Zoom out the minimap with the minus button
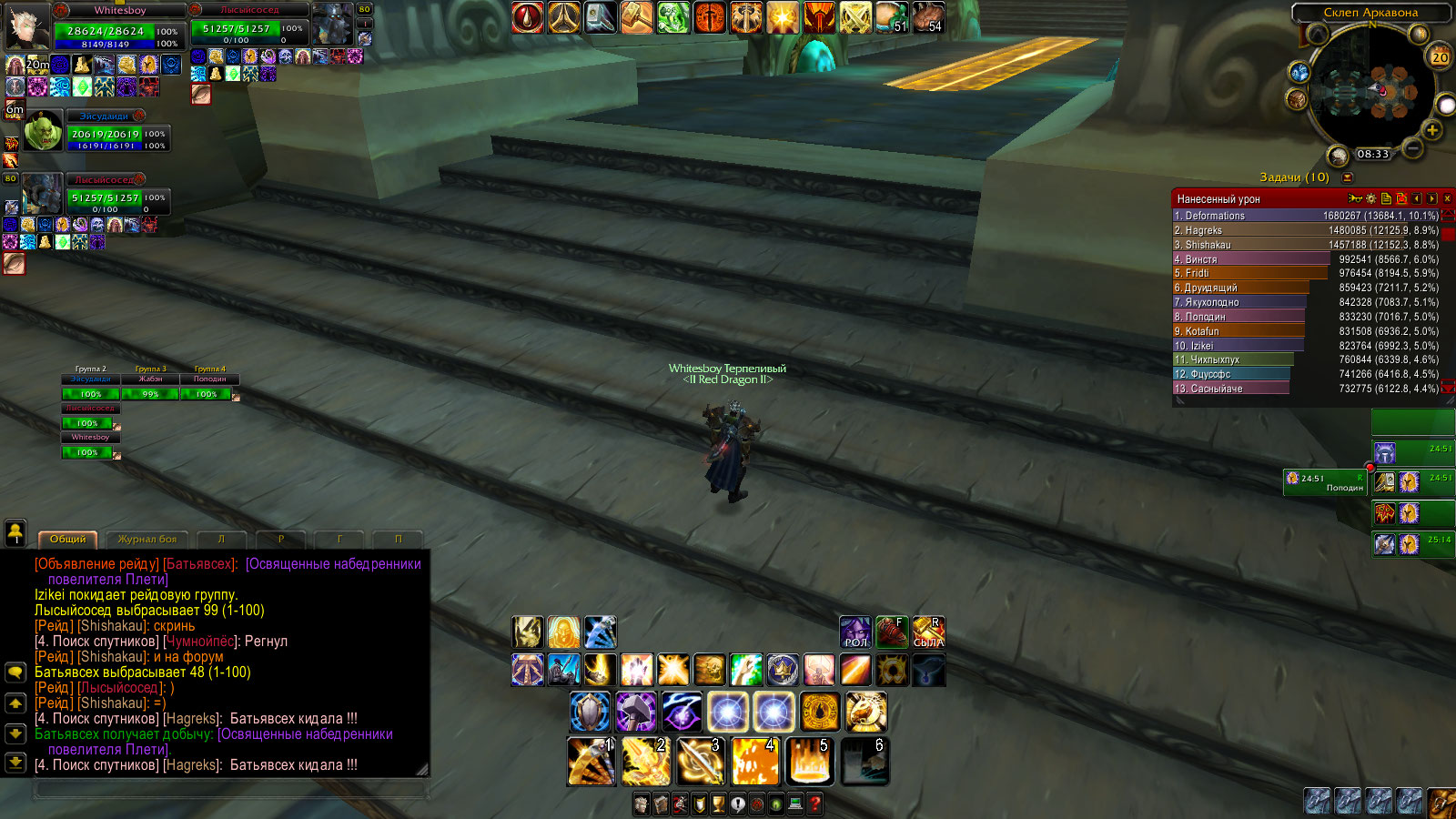 coord(1412,147)
